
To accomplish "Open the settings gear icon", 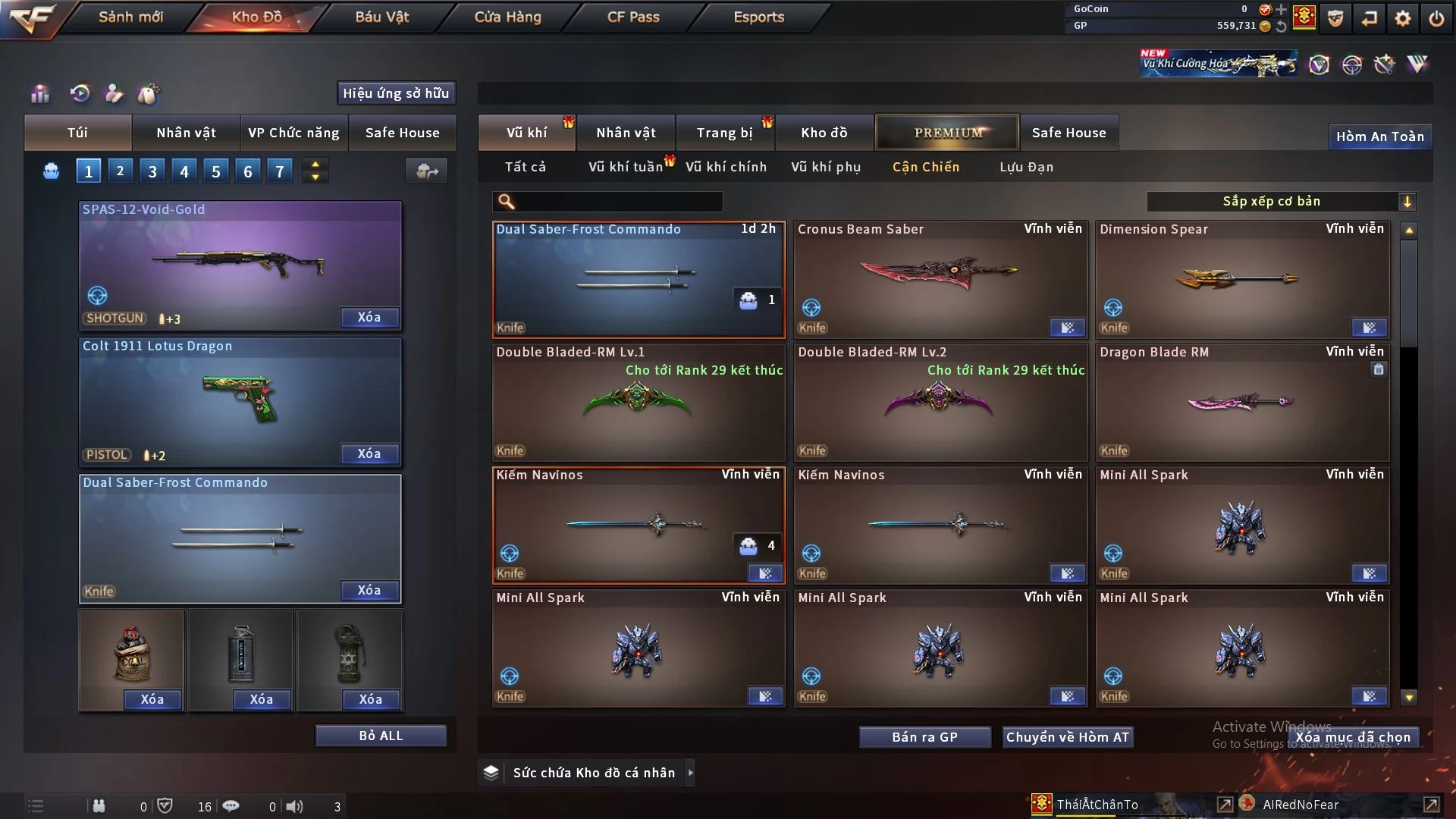I will click(x=1402, y=18).
